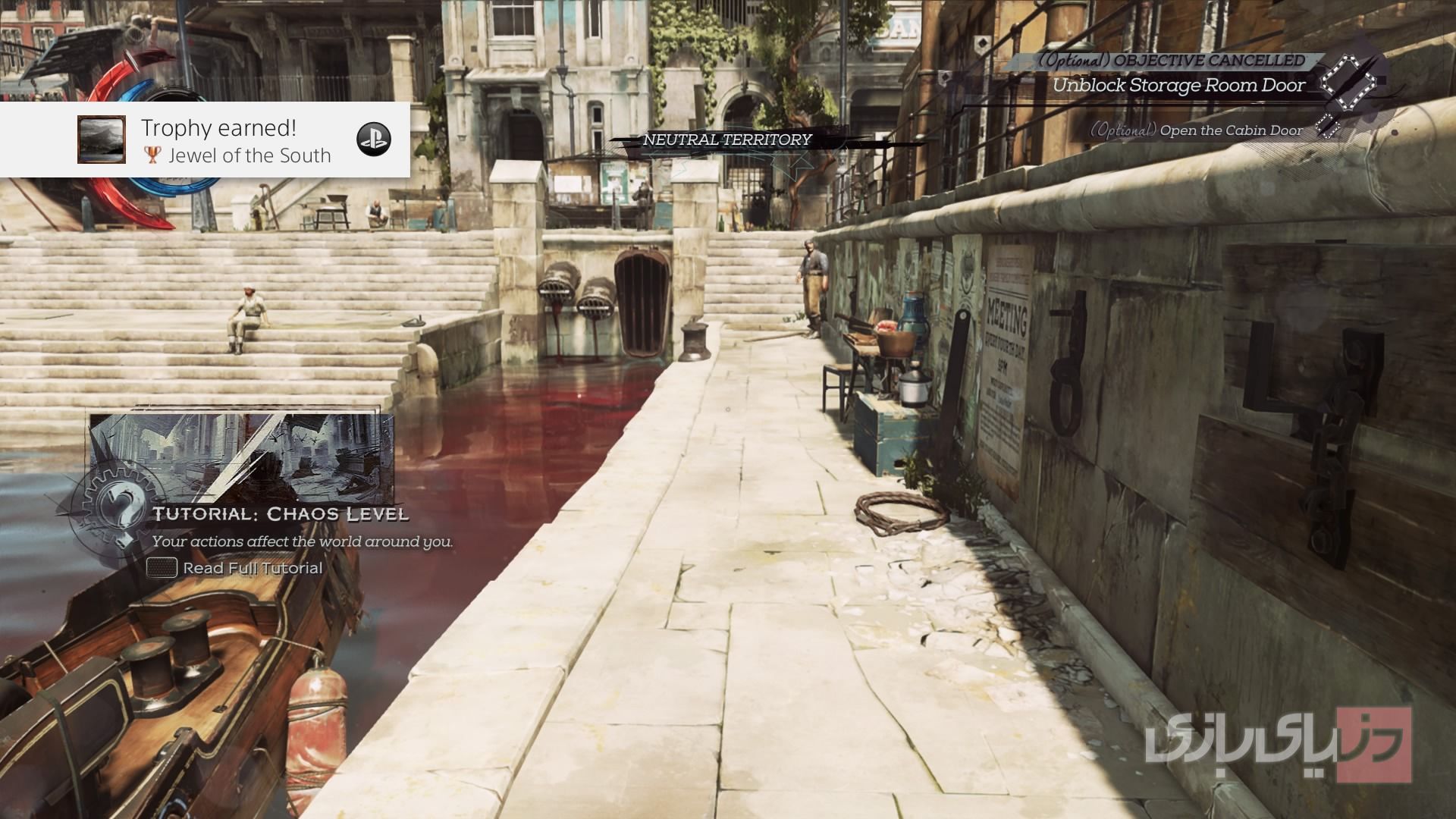Select the PlayStation logo in trophy notification
This screenshot has height=819, width=1456.
(373, 139)
